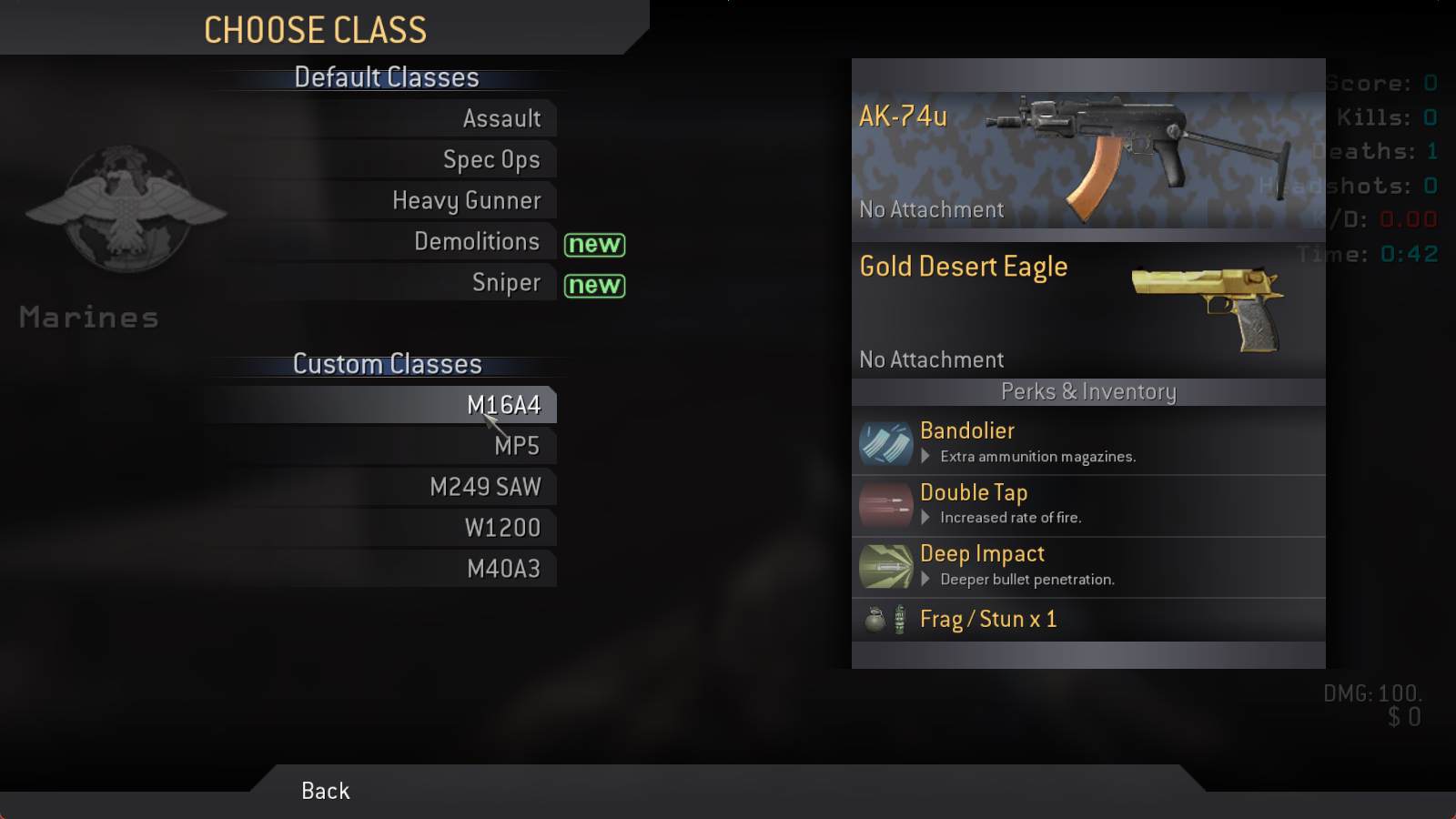Choose the Spec Ops class
Screen dimensions: 1456x819
[x=491, y=159]
